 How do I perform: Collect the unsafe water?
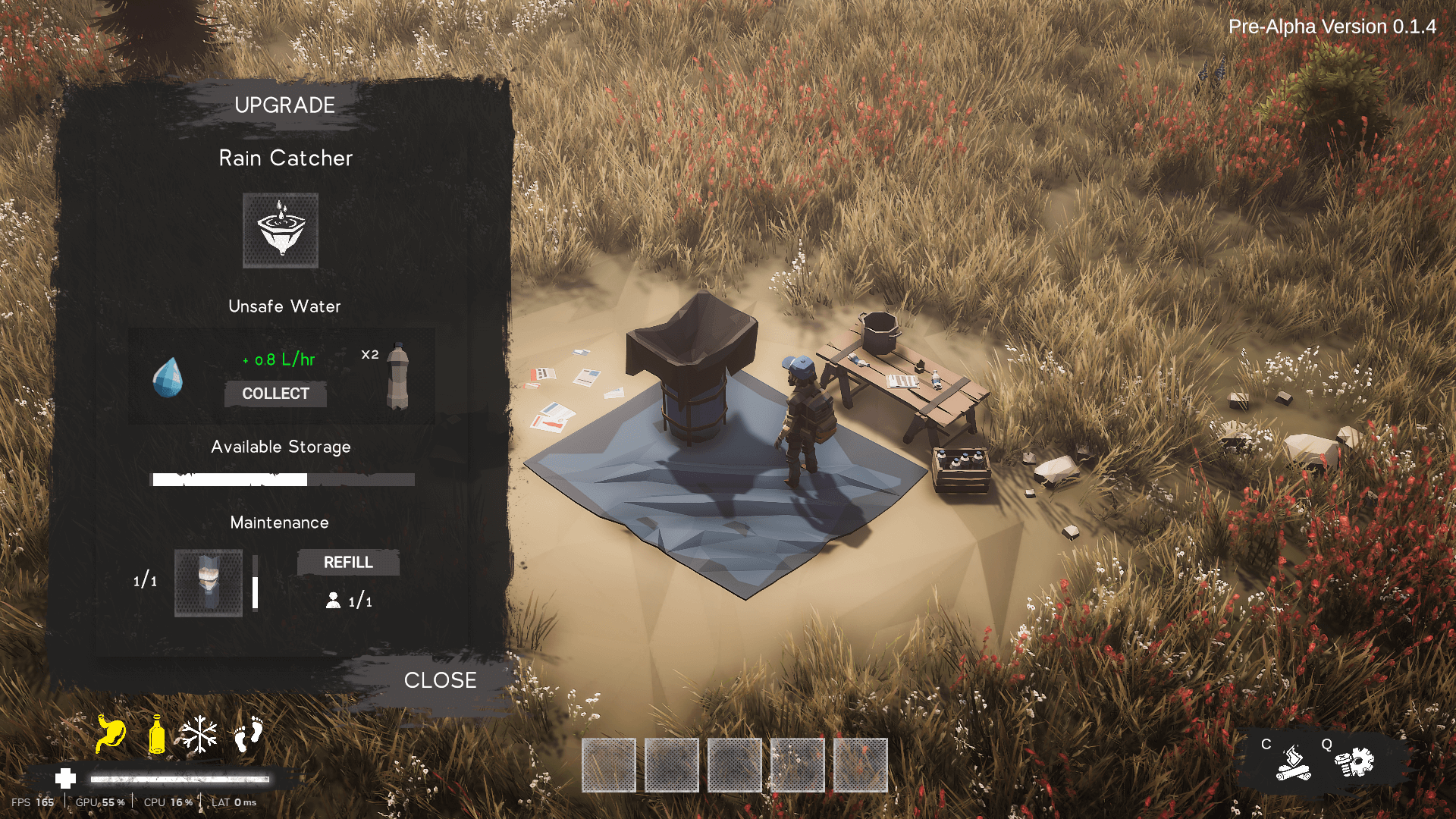point(275,394)
